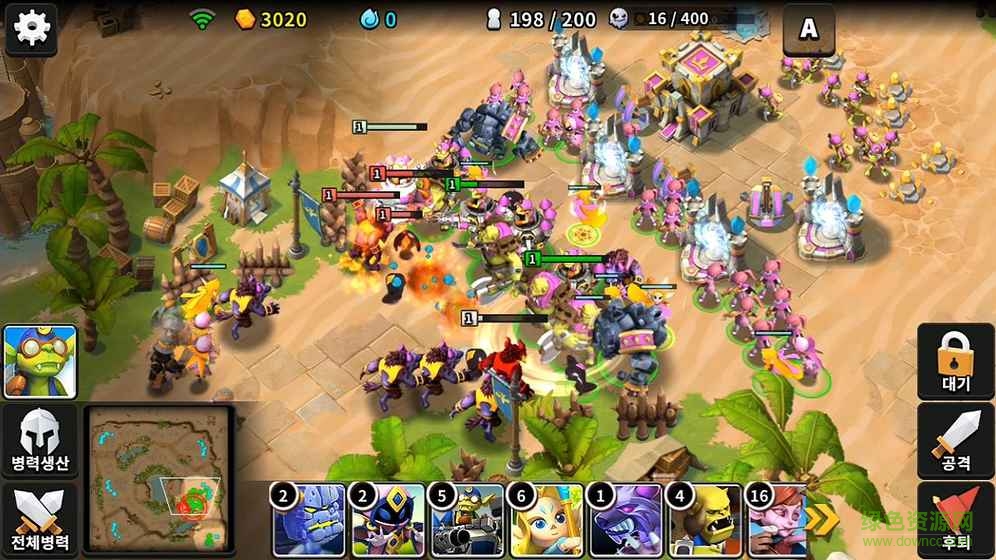Screen dimensions: 996x560
Task: Toggle the 대기 standby lock button
Action: click(956, 362)
